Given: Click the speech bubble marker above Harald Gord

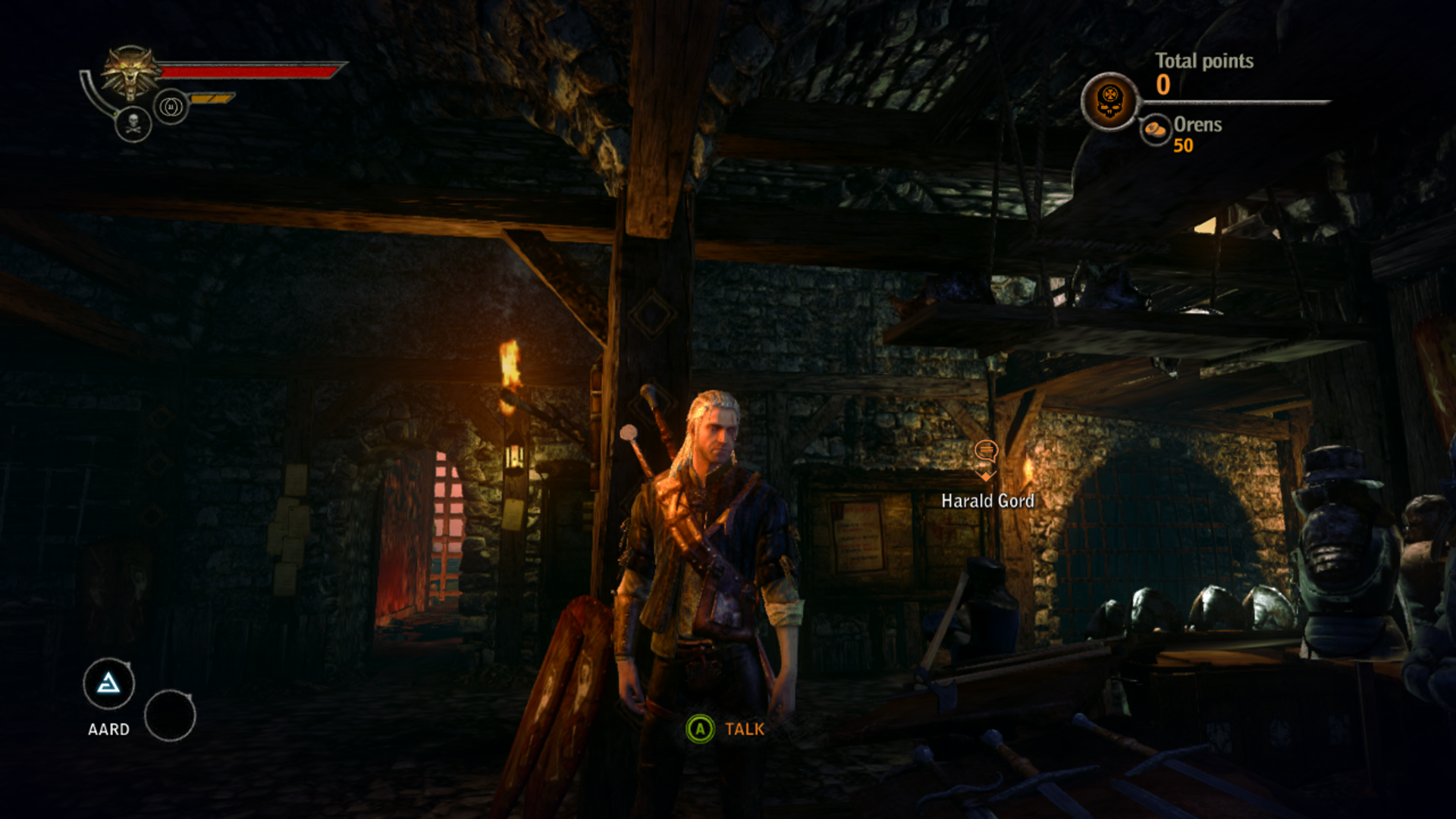Looking at the screenshot, I should (986, 453).
